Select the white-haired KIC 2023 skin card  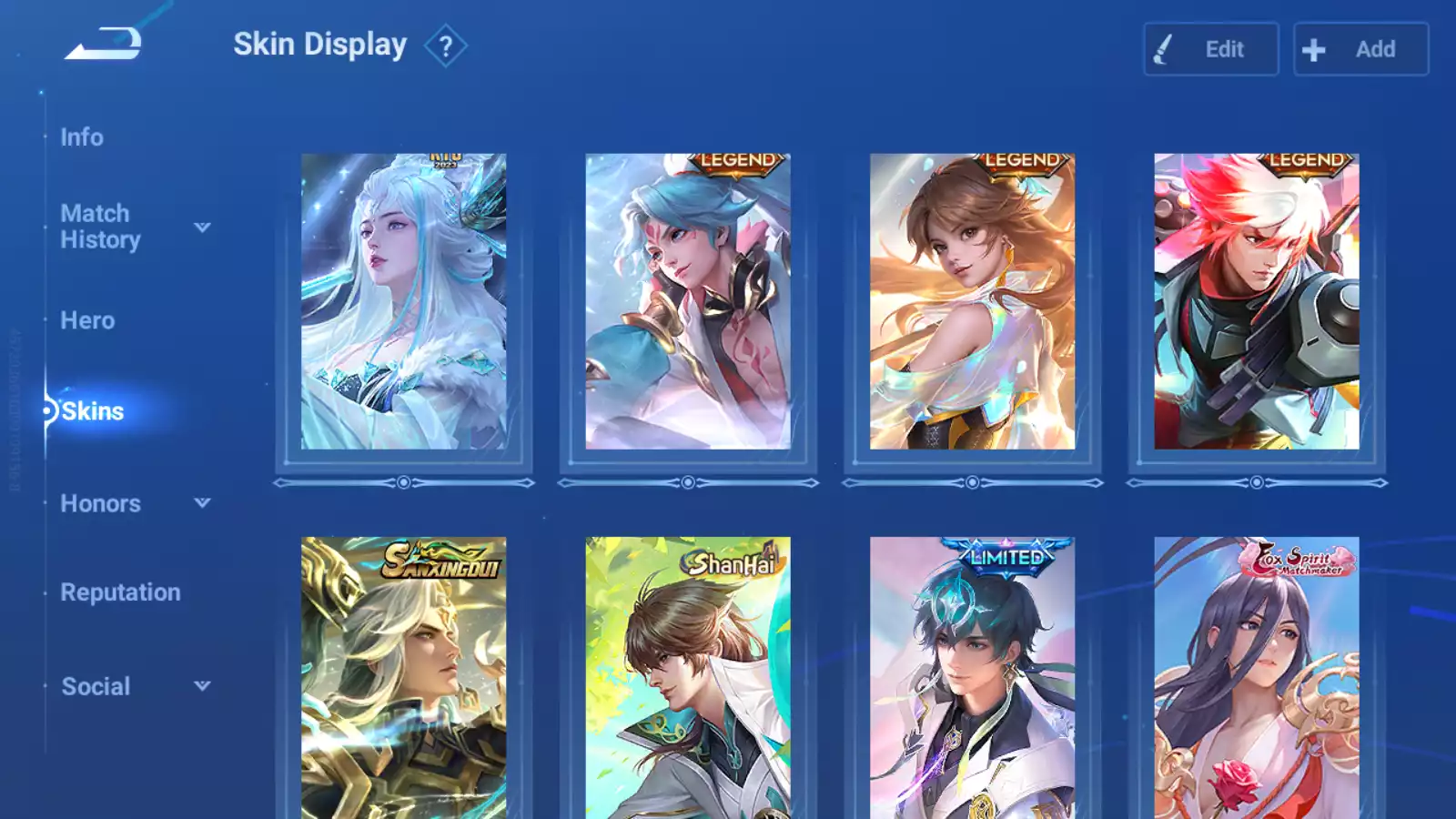[x=403, y=301]
